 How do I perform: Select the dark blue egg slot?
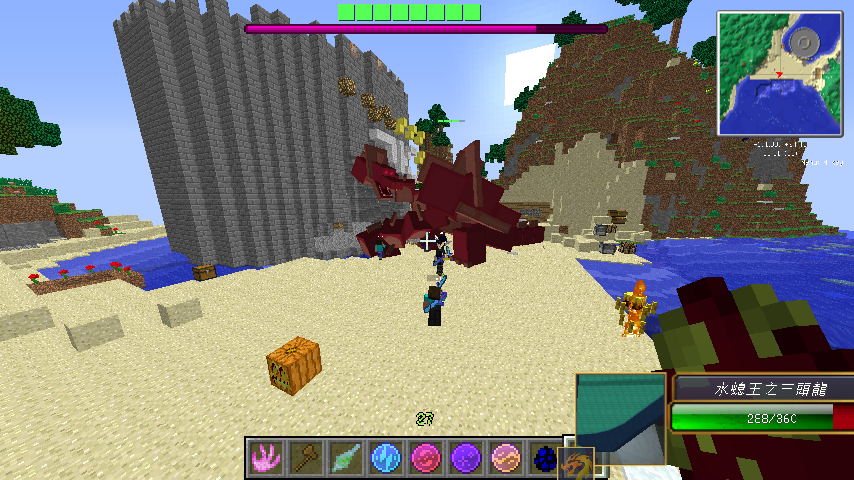(x=543, y=458)
